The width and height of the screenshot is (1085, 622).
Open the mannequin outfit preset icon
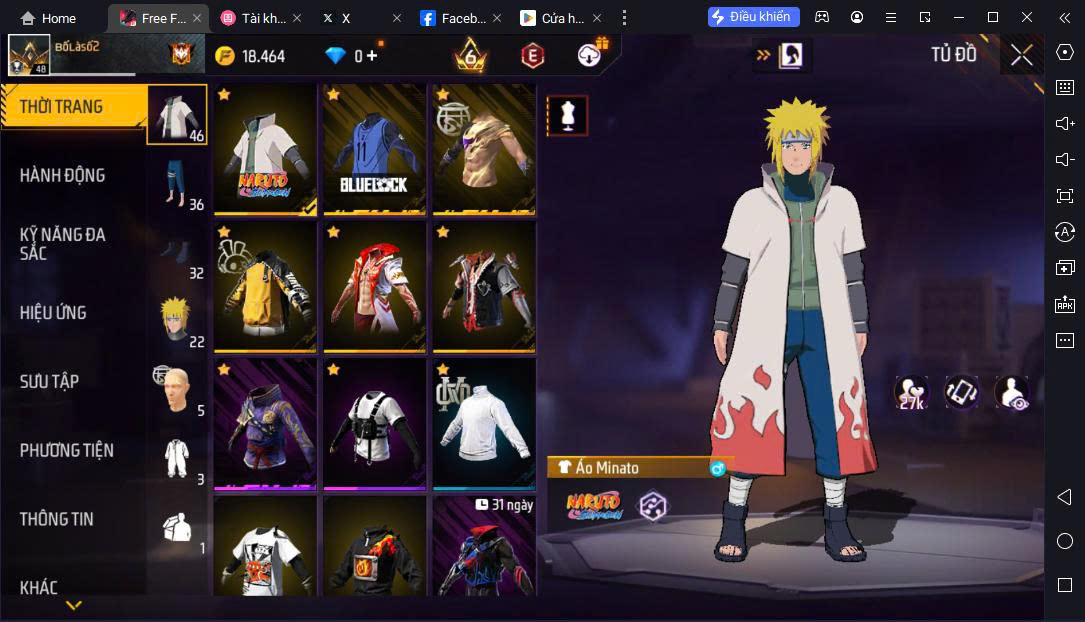point(567,116)
